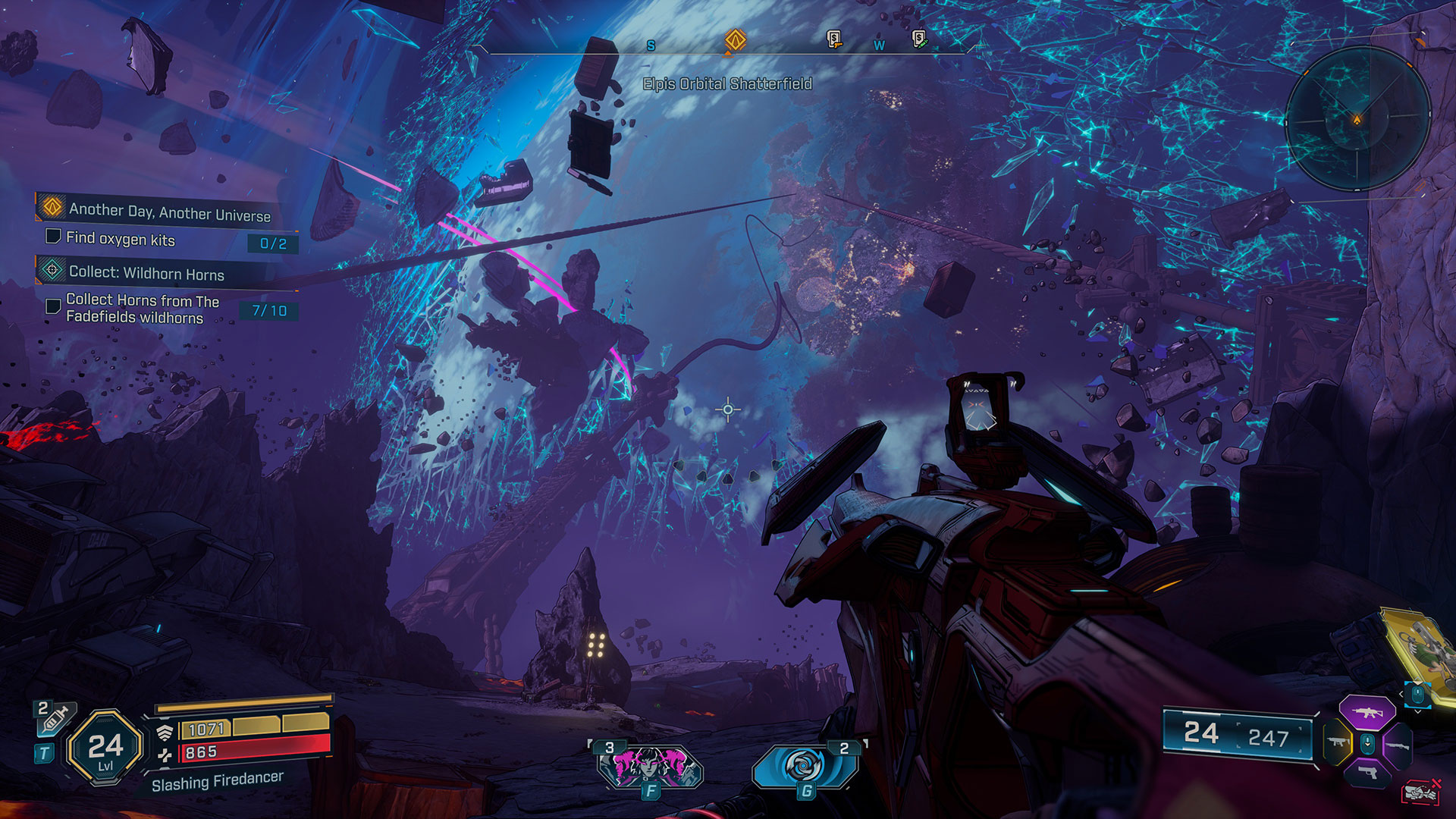
Task: Switch to the pistol weapon slot
Action: click(1367, 773)
